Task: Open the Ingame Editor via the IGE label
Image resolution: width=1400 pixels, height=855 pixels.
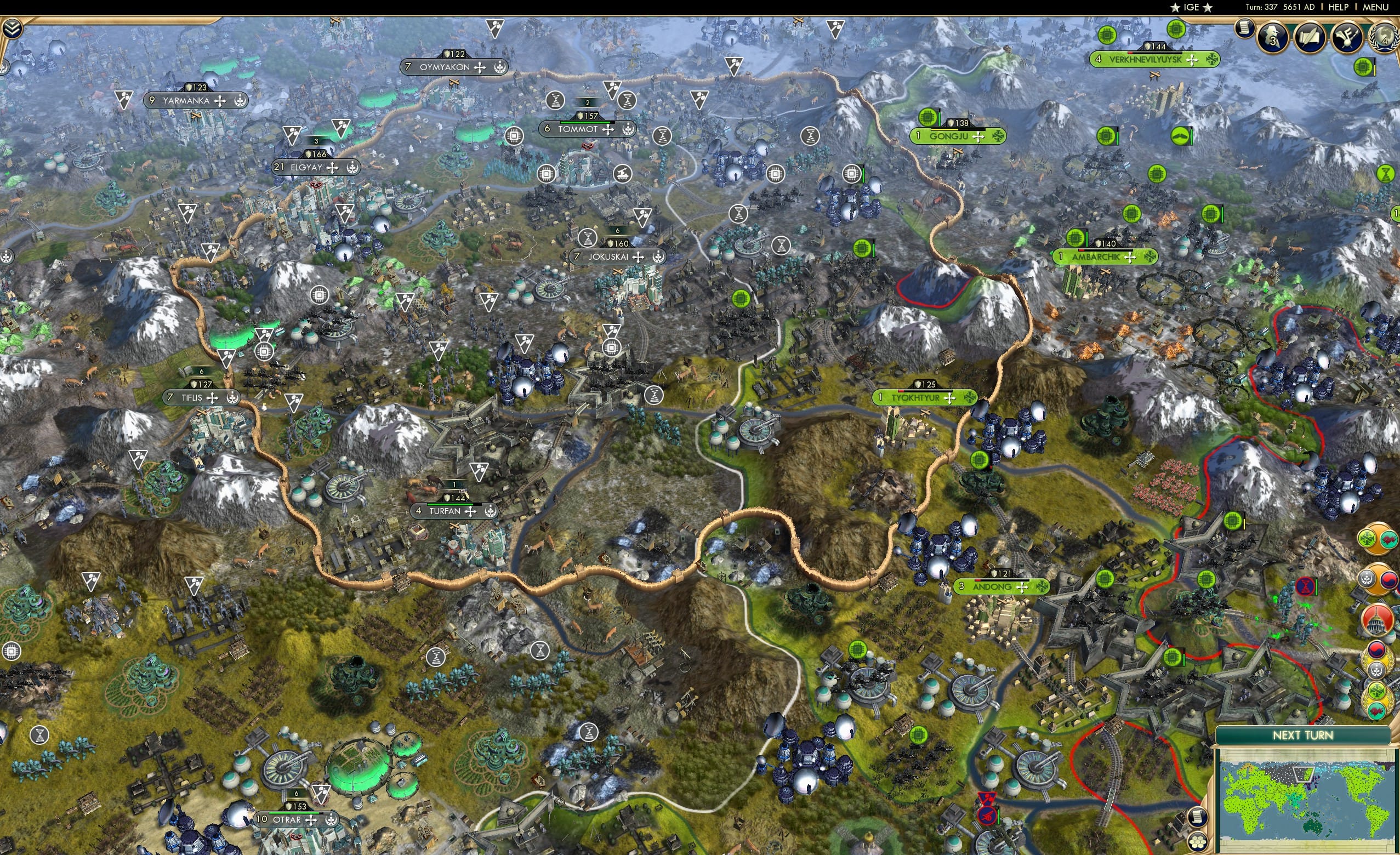Action: 1191,7
